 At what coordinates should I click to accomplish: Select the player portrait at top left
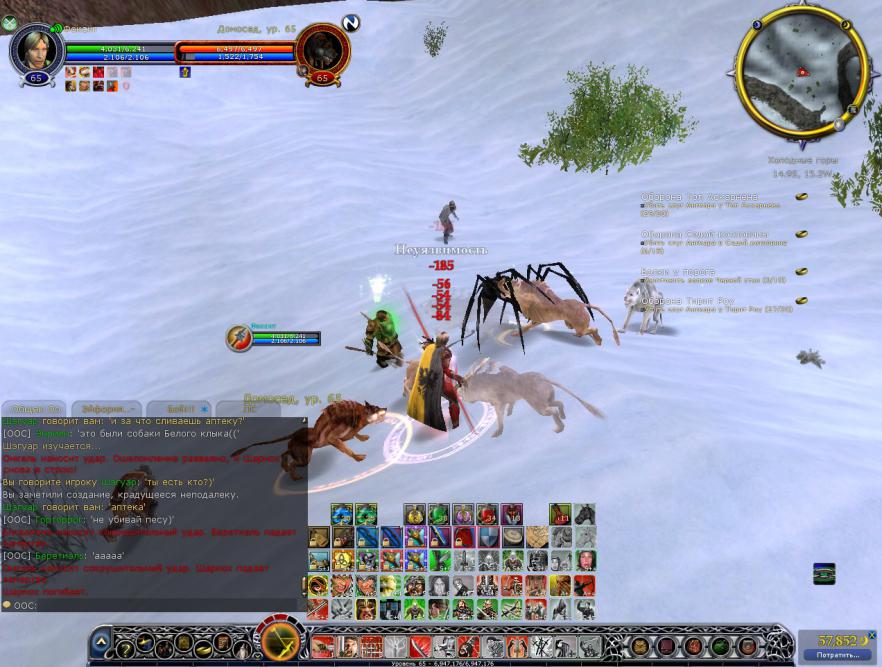[x=37, y=49]
